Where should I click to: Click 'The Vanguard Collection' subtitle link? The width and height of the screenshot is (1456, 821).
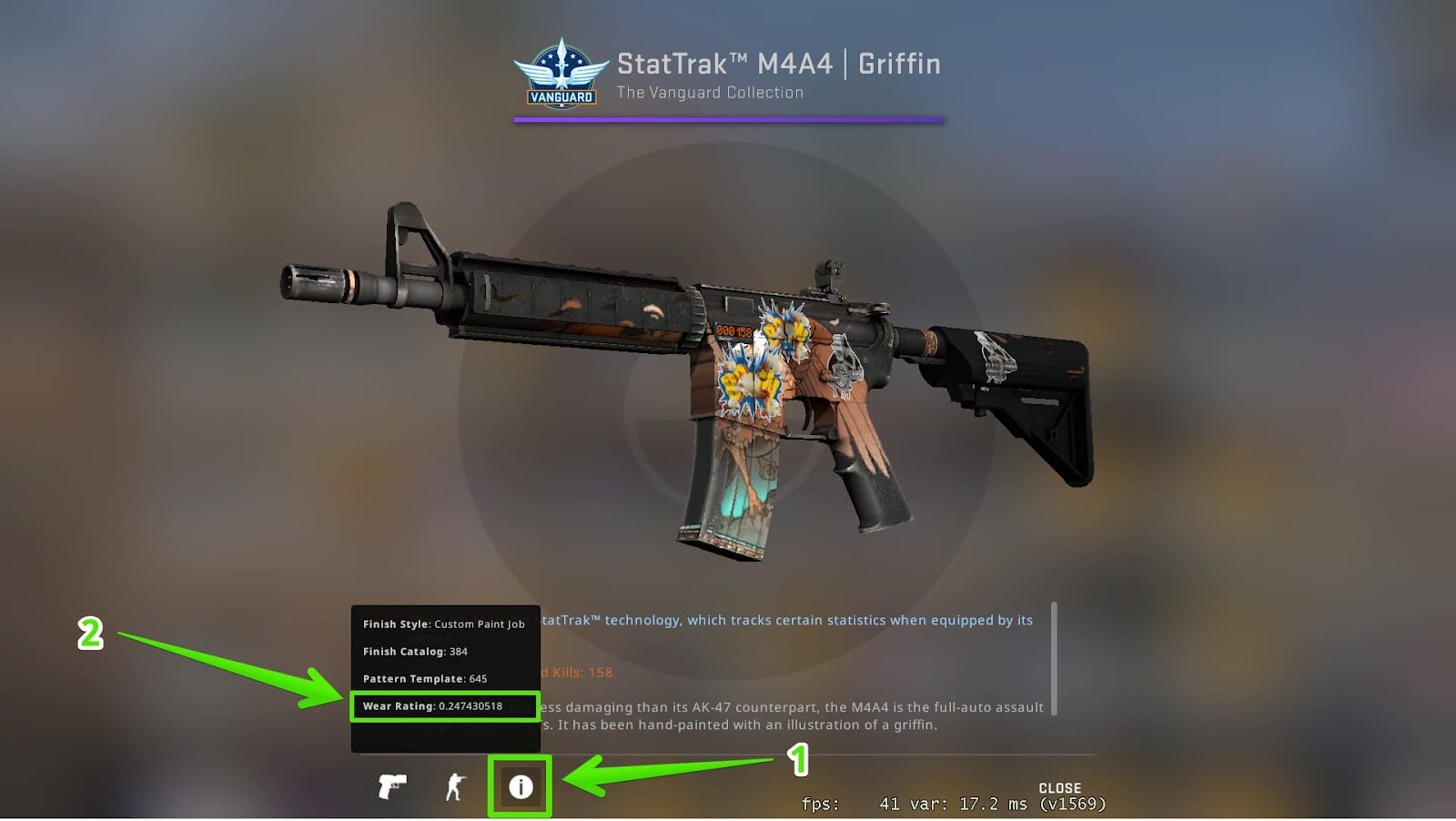coord(710,92)
